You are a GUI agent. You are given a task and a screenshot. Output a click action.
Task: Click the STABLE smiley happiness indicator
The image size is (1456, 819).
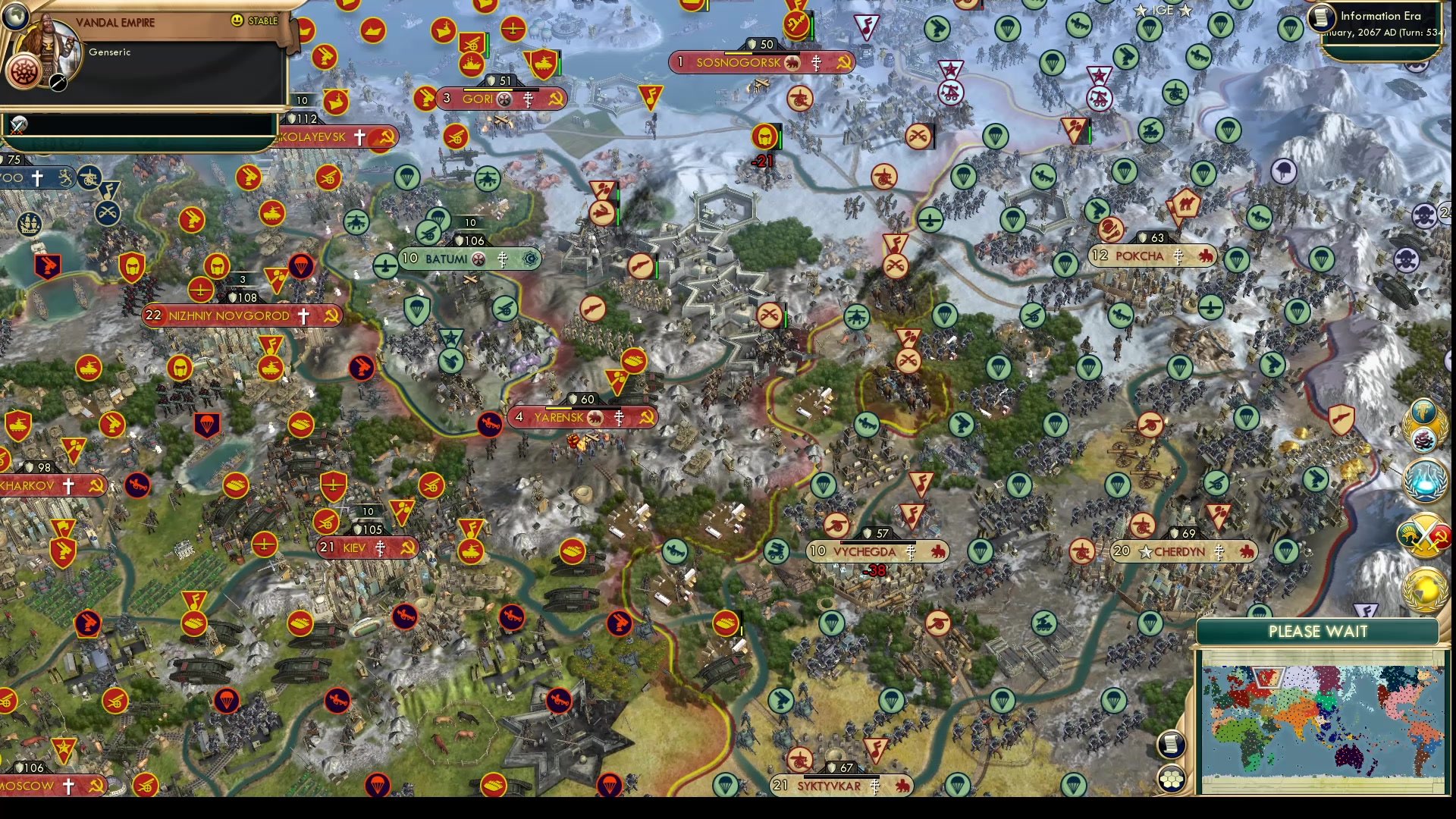237,21
